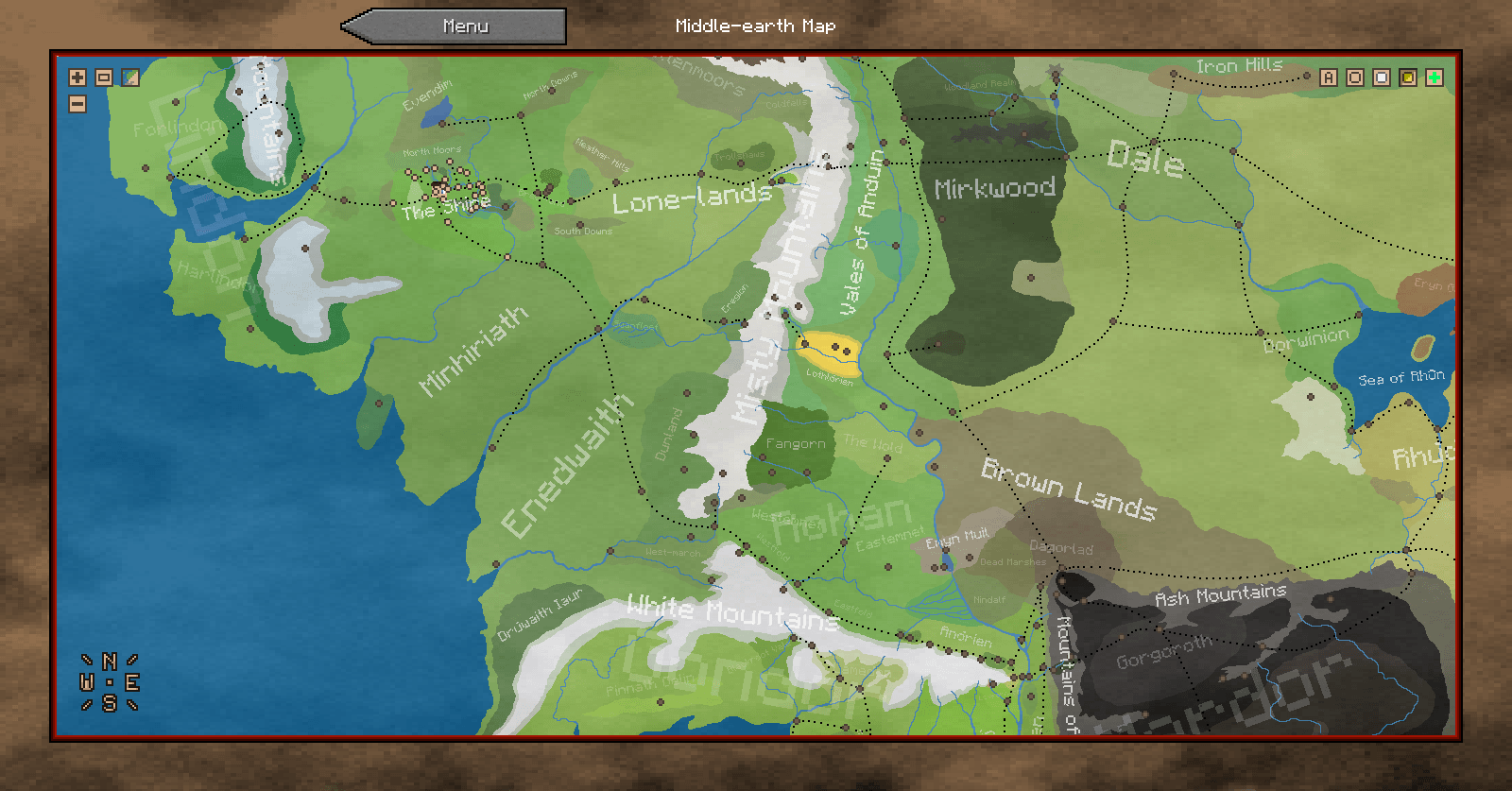1512x791 pixels.
Task: Click the zoom in plus icon
Action: tap(76, 77)
